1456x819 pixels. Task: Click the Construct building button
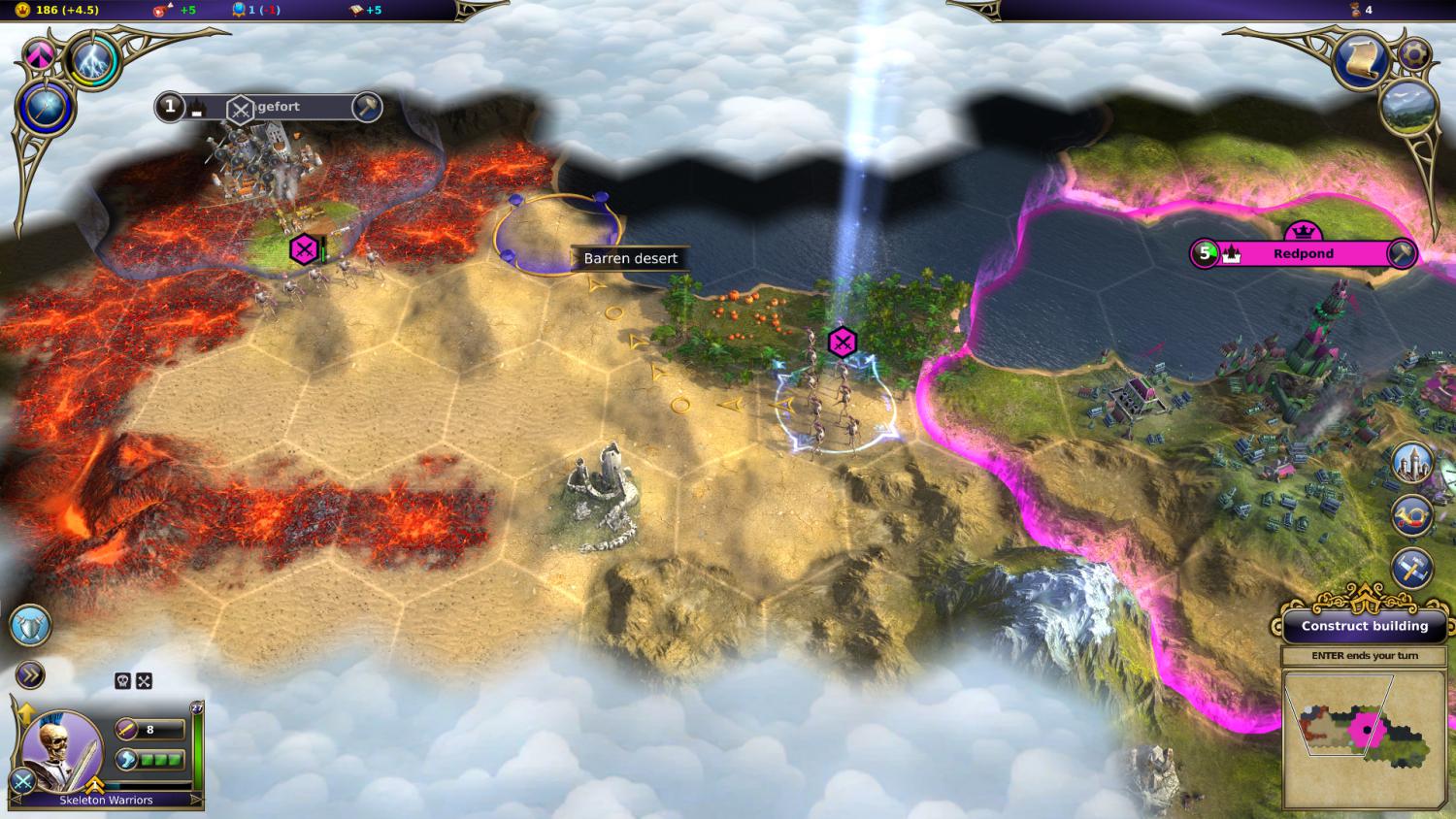1364,626
